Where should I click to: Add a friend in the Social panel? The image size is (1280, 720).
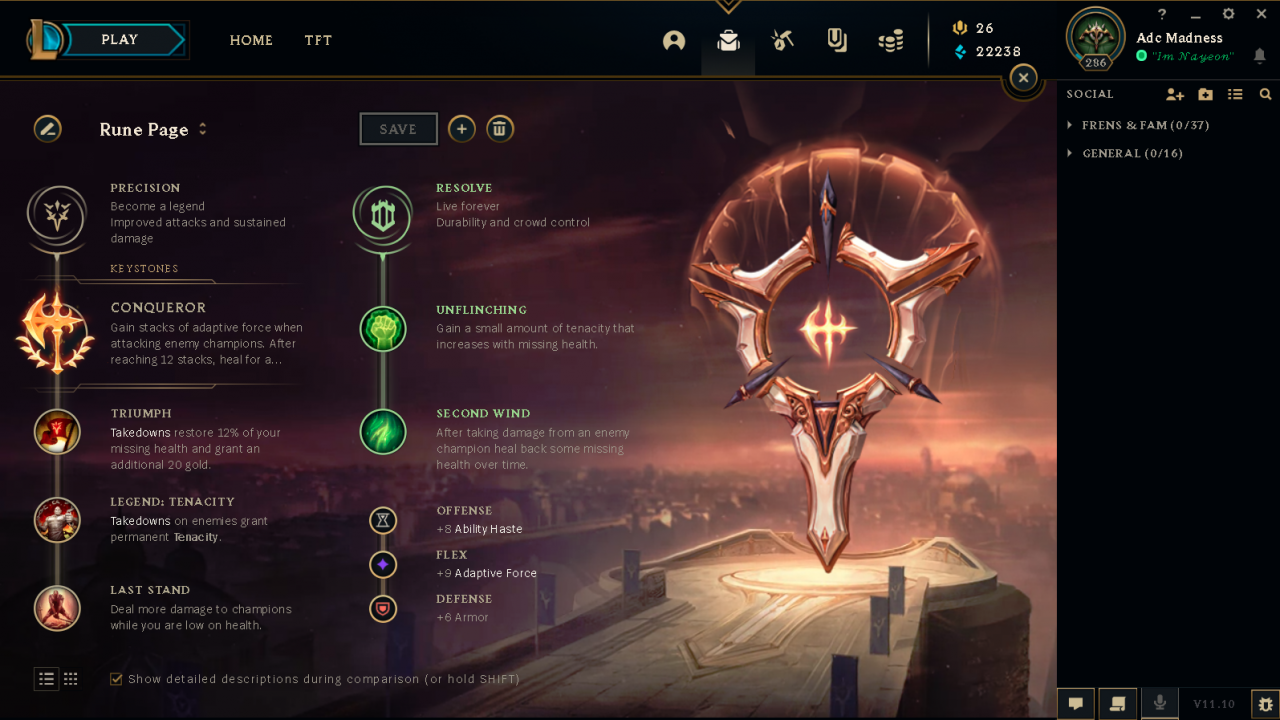click(1175, 93)
